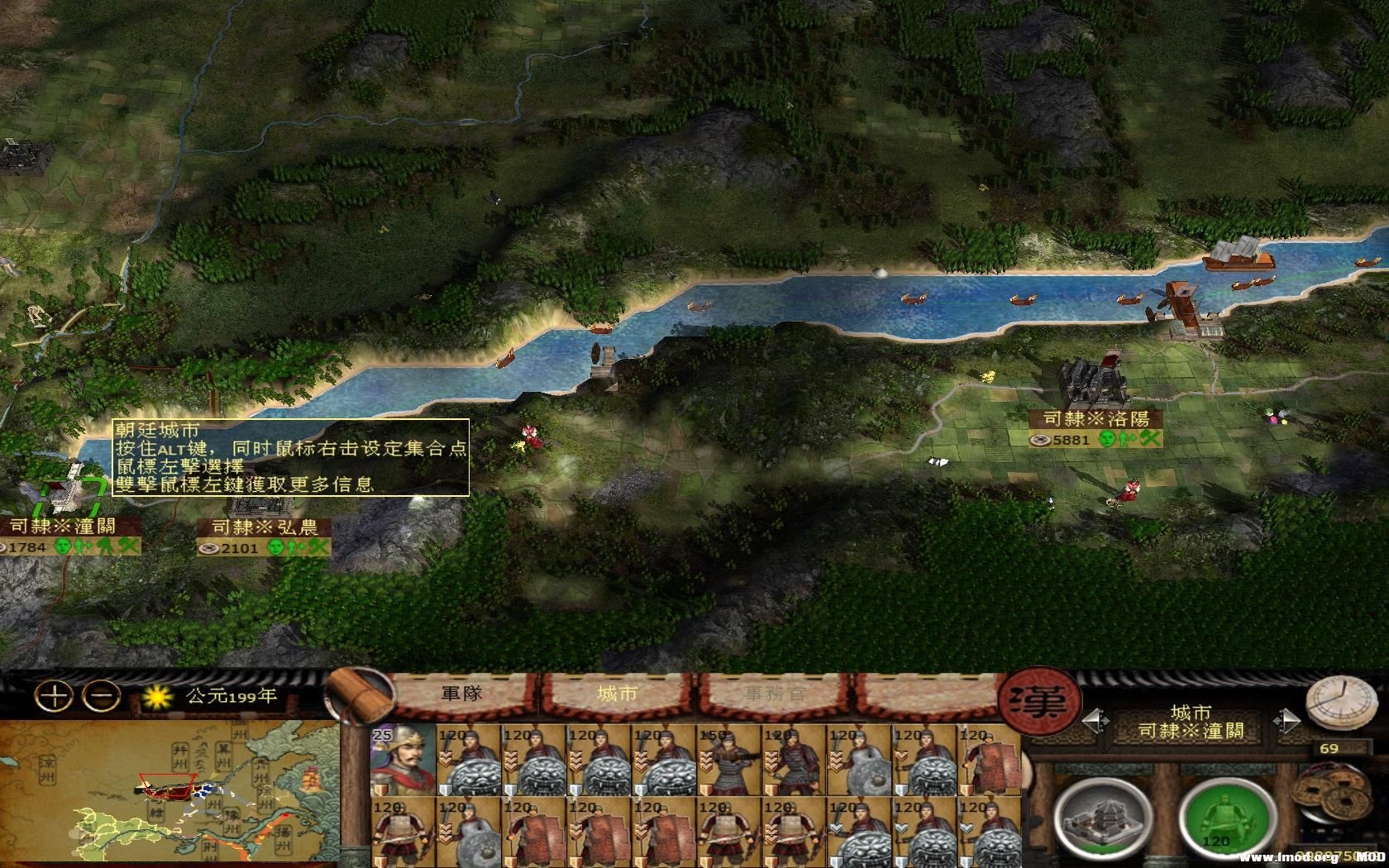Viewport: 1389px width, 868px height.
Task: Open the 事務官 agents tab
Action: tap(773, 694)
